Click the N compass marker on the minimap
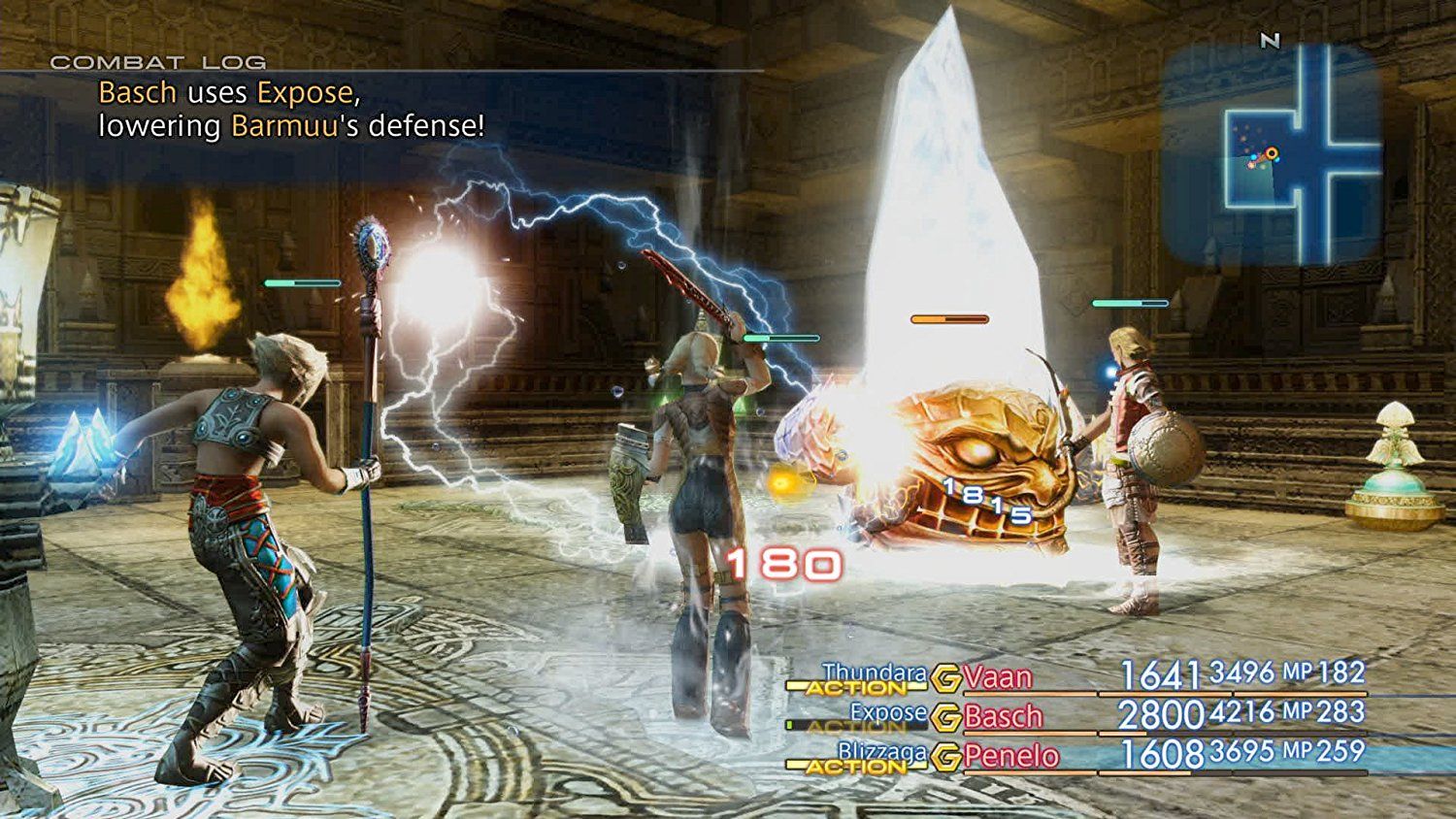1456x819 pixels. pos(1269,41)
